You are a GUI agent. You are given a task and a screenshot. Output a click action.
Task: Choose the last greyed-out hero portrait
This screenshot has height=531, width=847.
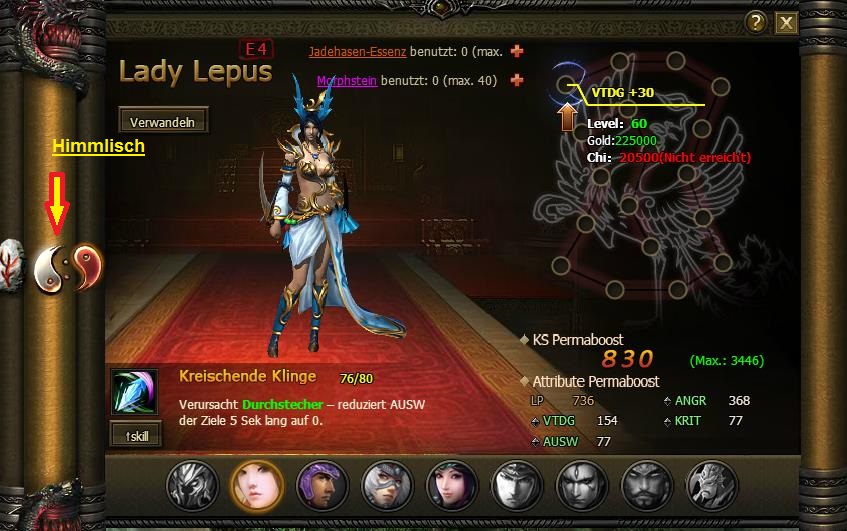712,485
